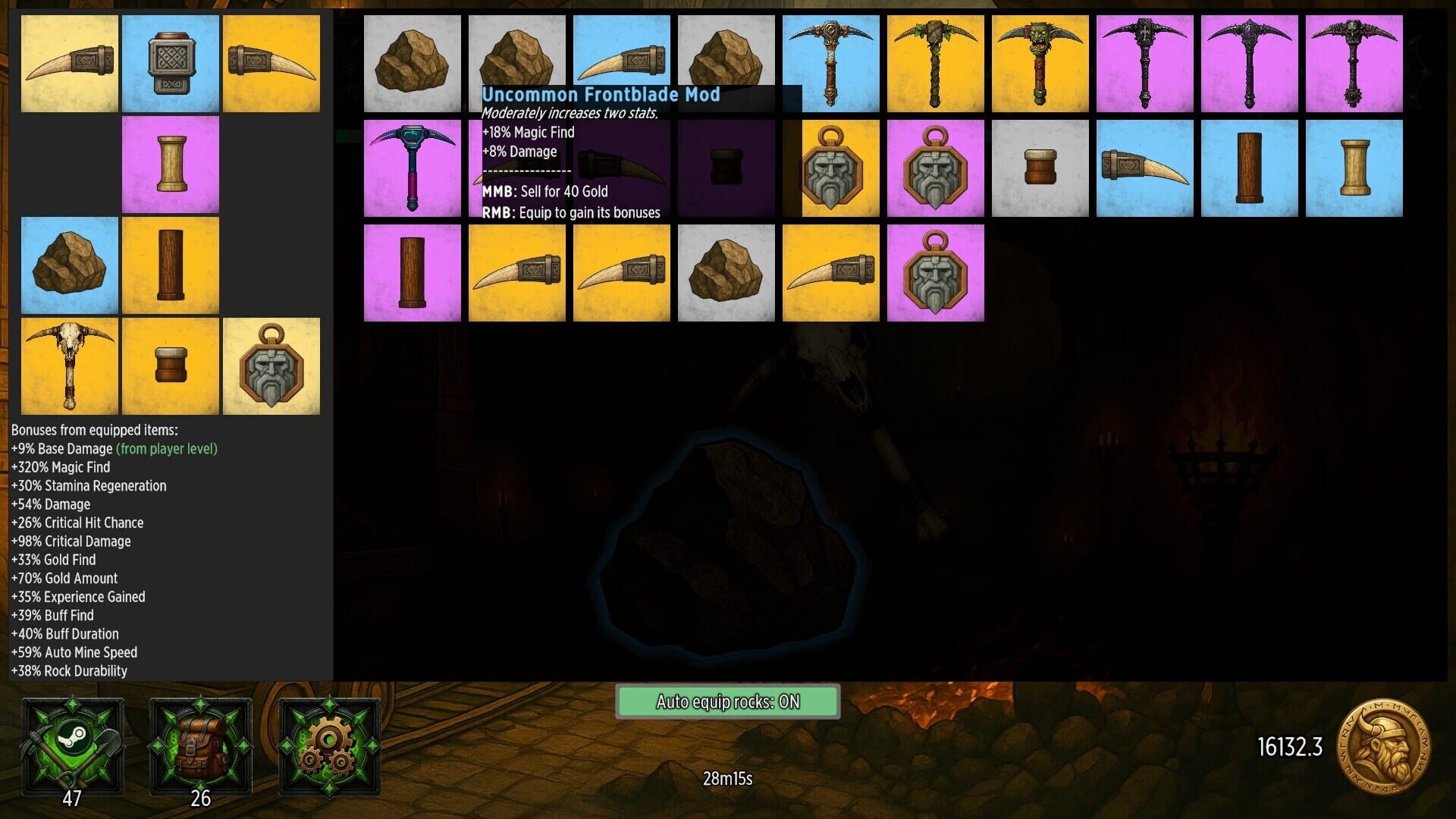The image size is (1456, 819).
Task: Turn off Auto equip rocks
Action: coord(728,701)
